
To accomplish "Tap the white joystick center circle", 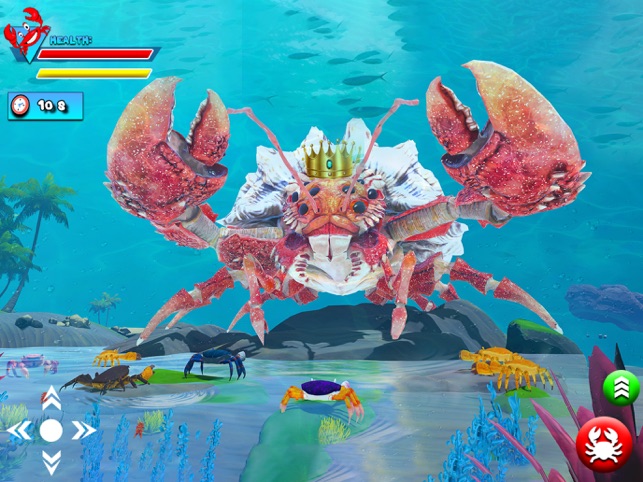I will click(51, 430).
